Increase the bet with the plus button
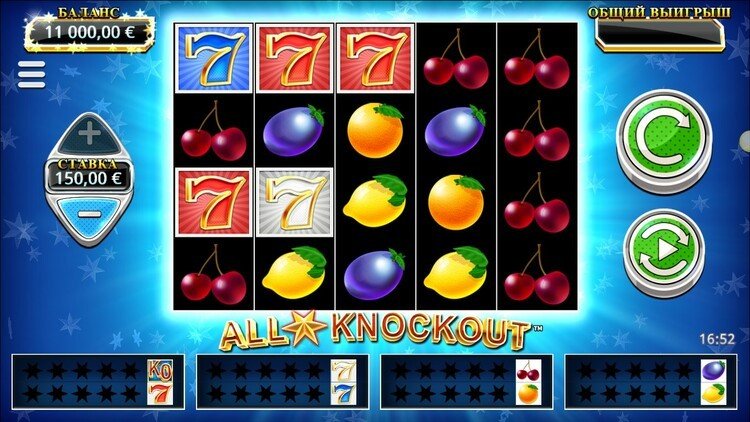Viewport: 750px width, 422px height. [89, 133]
